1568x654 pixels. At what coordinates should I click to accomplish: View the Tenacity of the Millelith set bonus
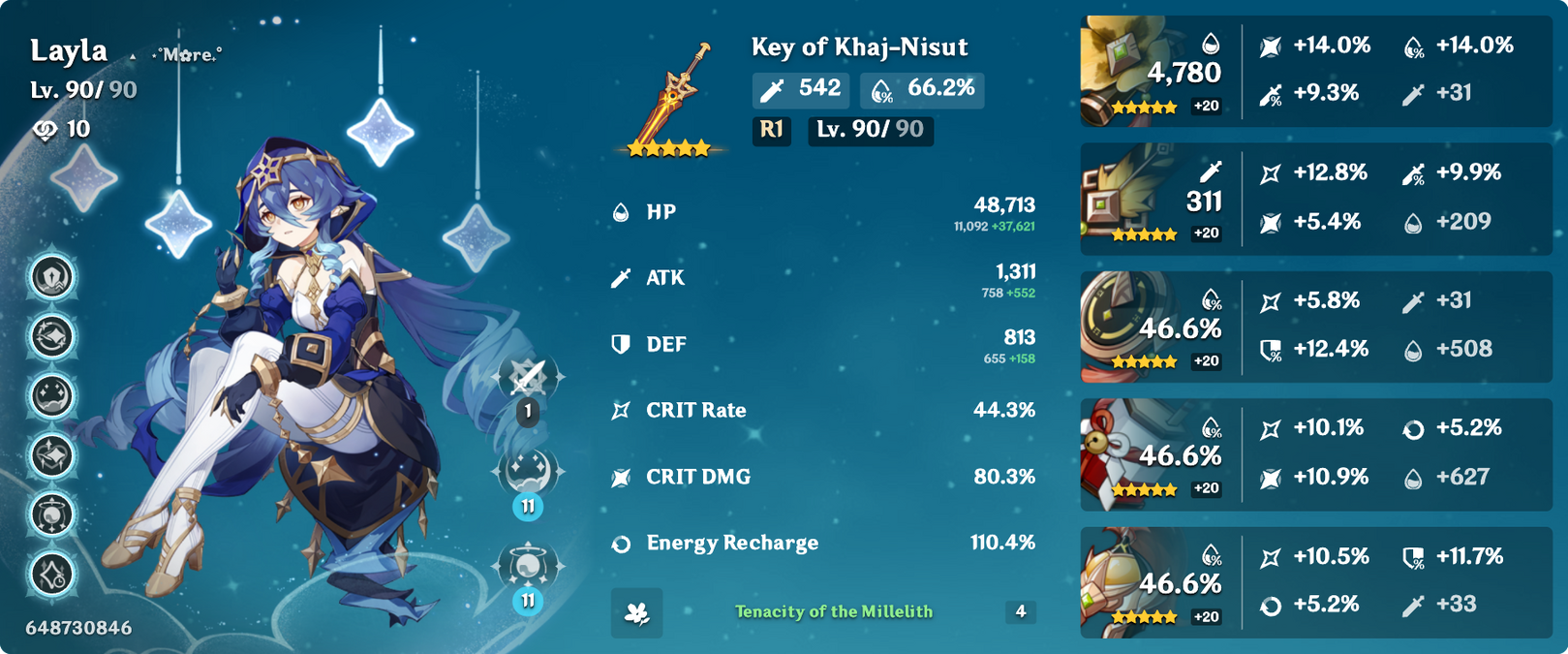[x=833, y=611]
